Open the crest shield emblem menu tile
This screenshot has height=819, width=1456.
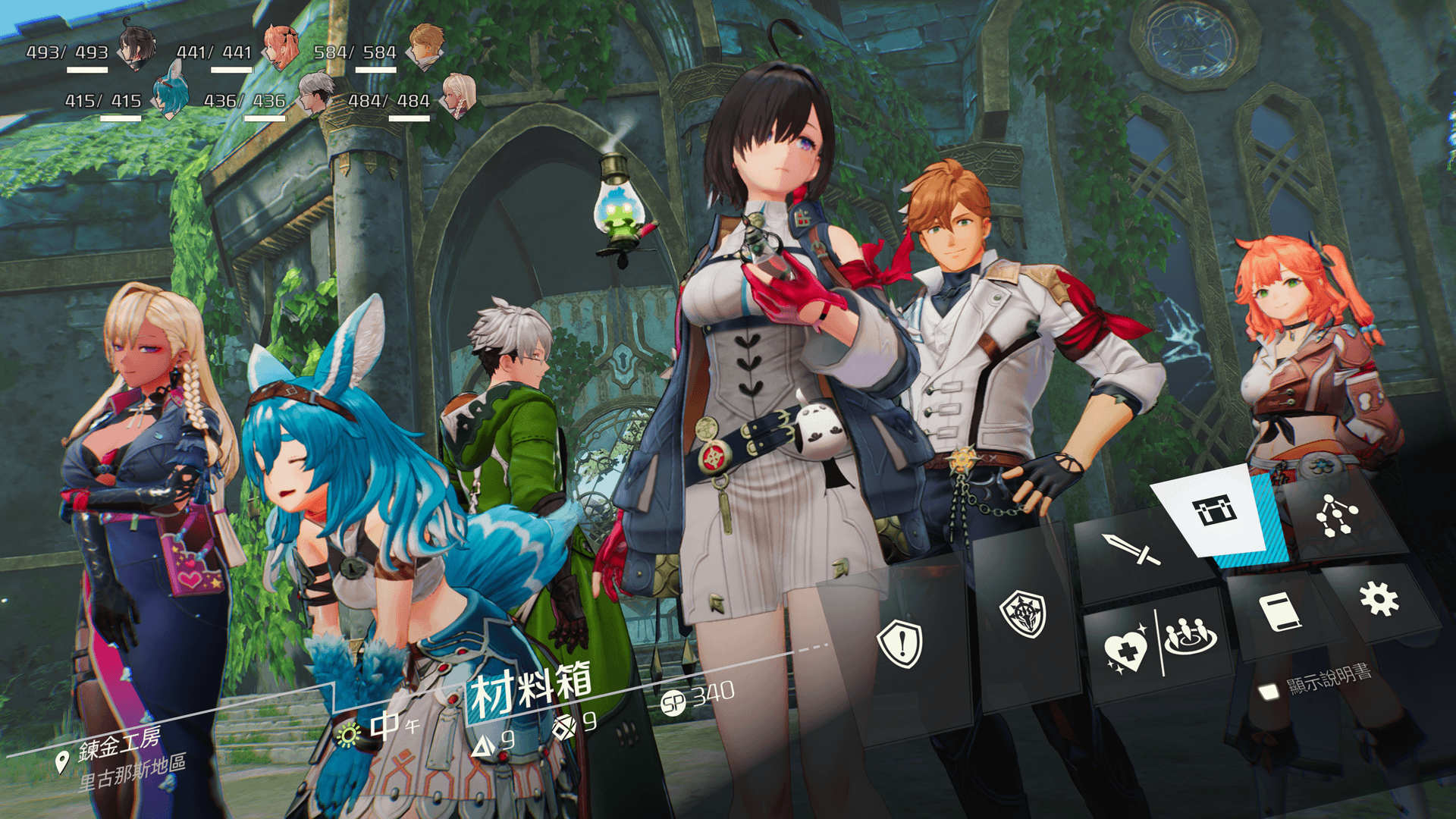tap(1022, 614)
